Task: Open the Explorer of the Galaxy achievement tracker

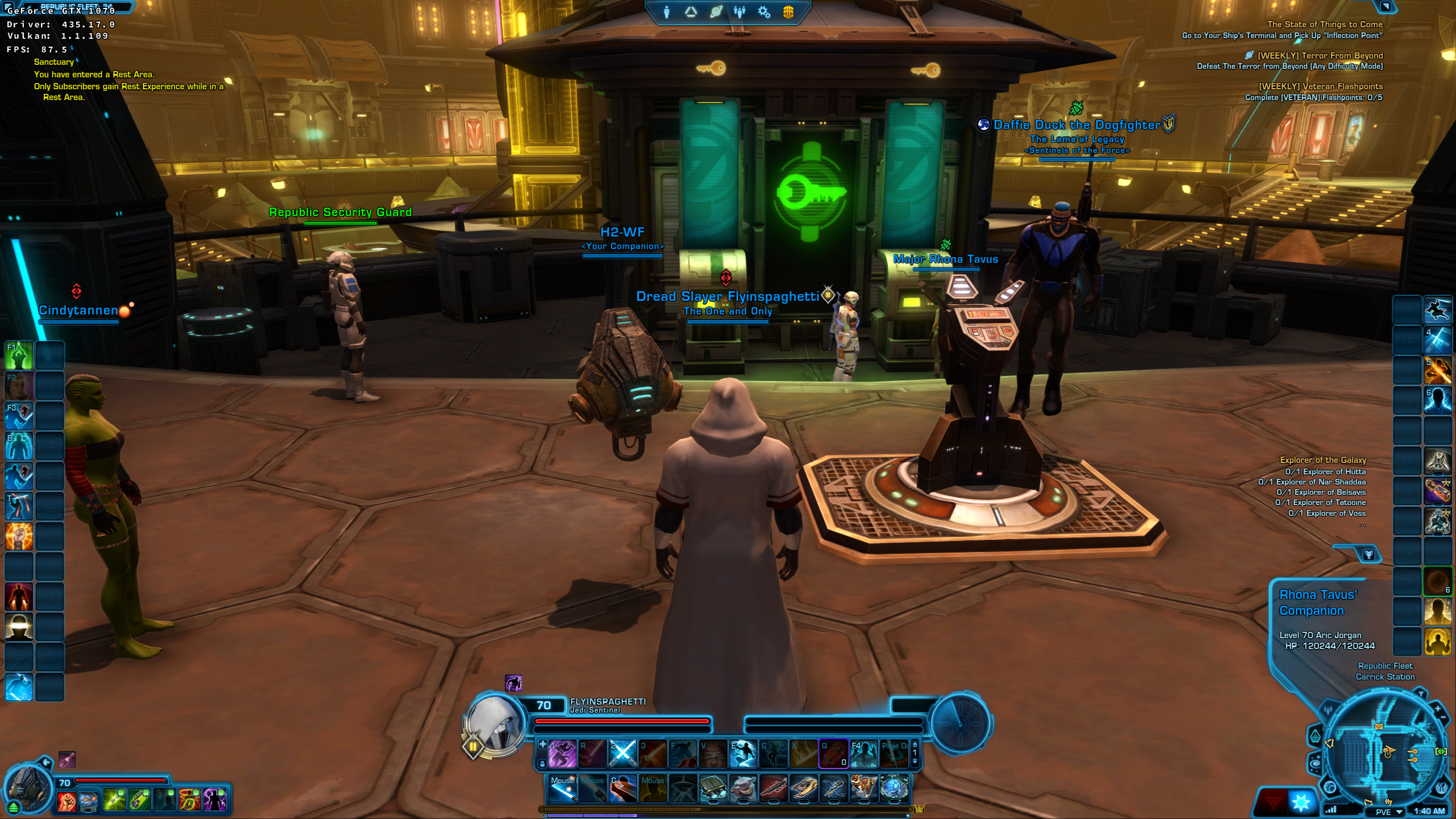Action: pos(1322,460)
